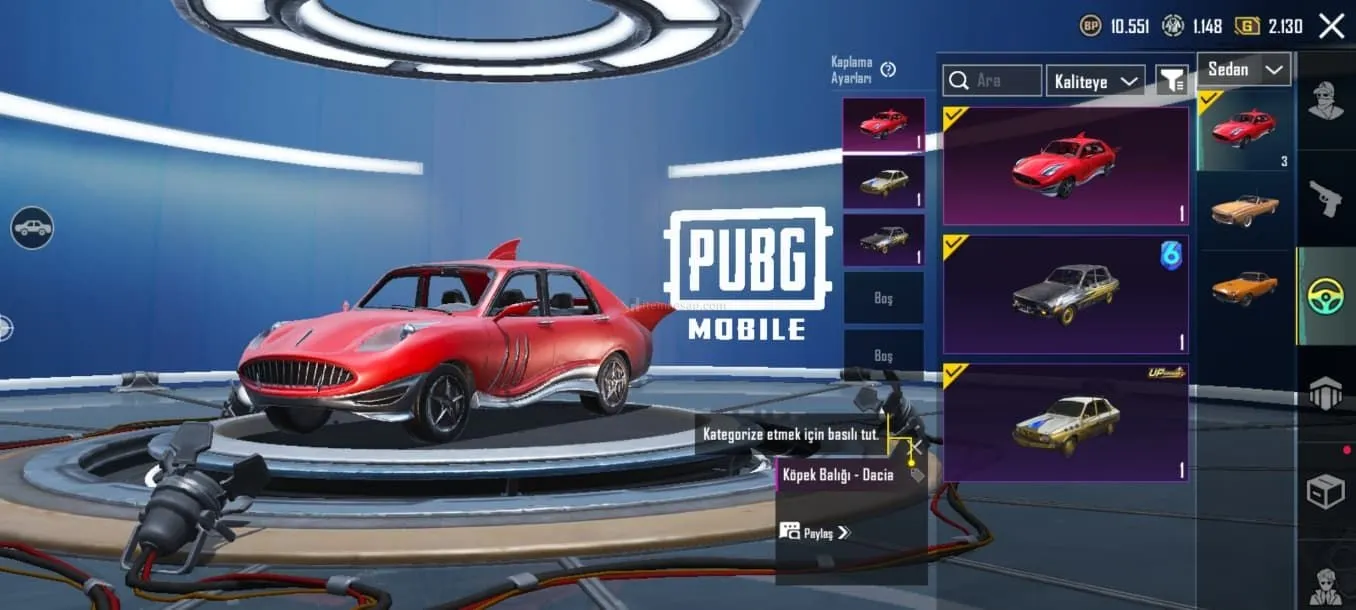Viewport: 1356px width, 610px height.
Task: Select the large red shark Dacia skin card
Action: coord(1065,166)
